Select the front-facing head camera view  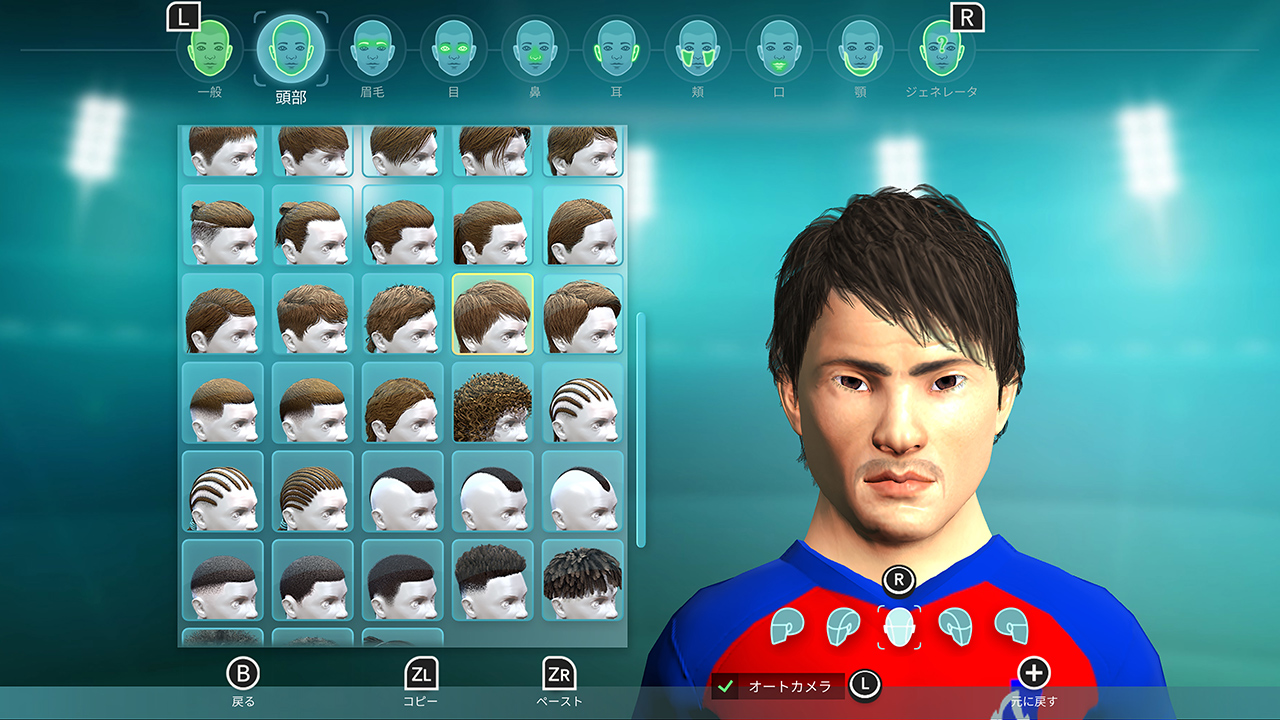900,627
